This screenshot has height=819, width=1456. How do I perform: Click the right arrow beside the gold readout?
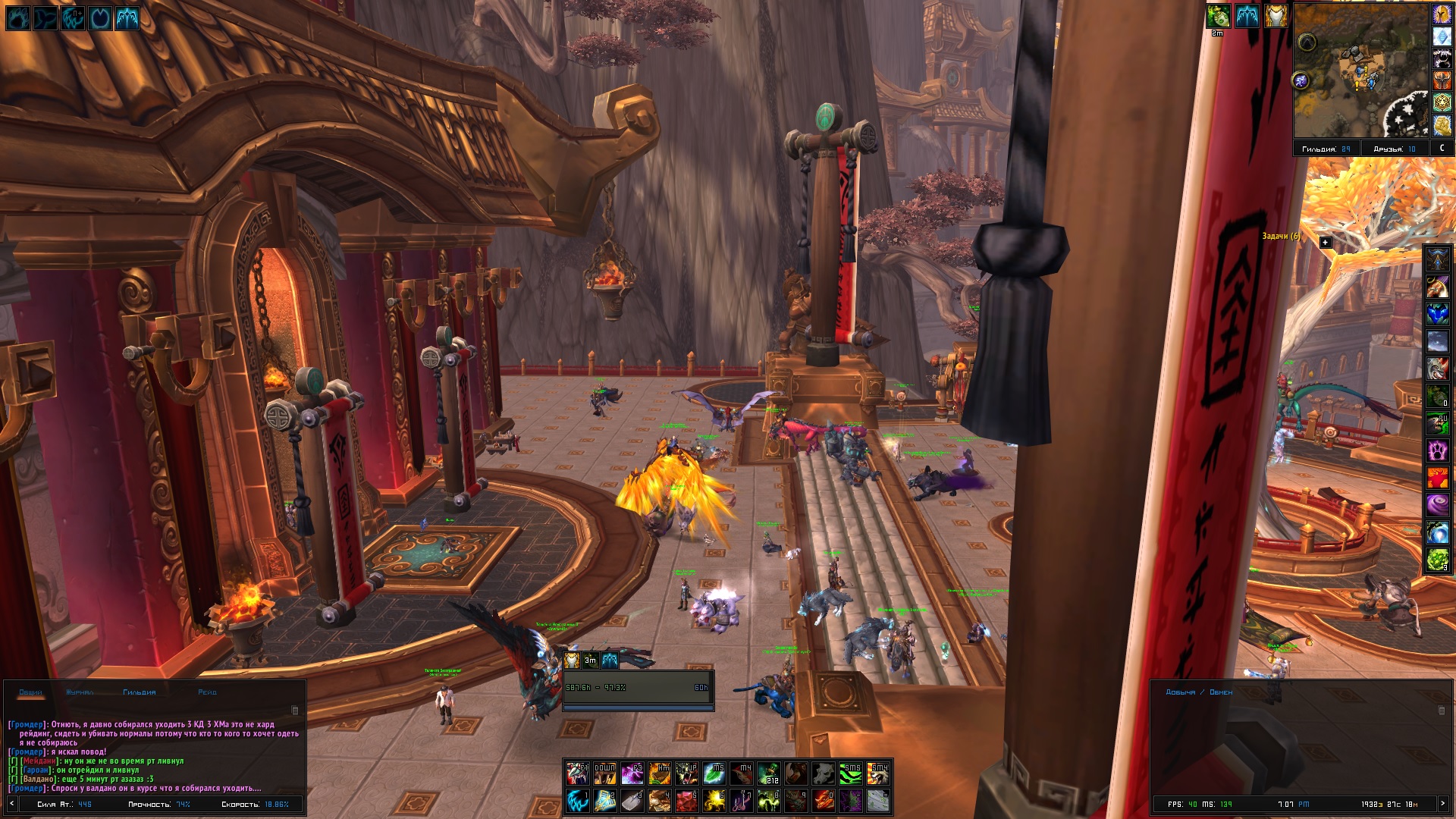[1443, 804]
